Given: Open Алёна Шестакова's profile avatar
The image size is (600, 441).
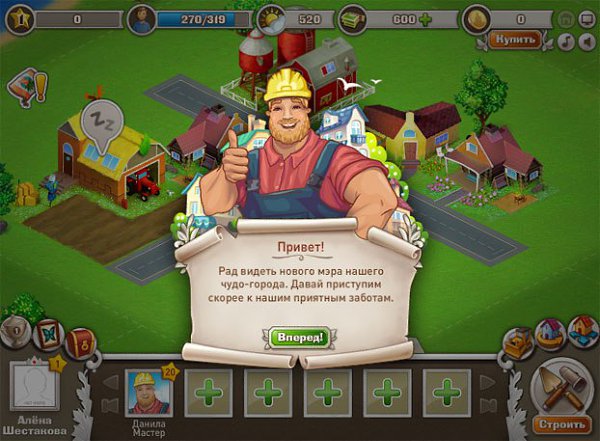Looking at the screenshot, I should coord(34,388).
